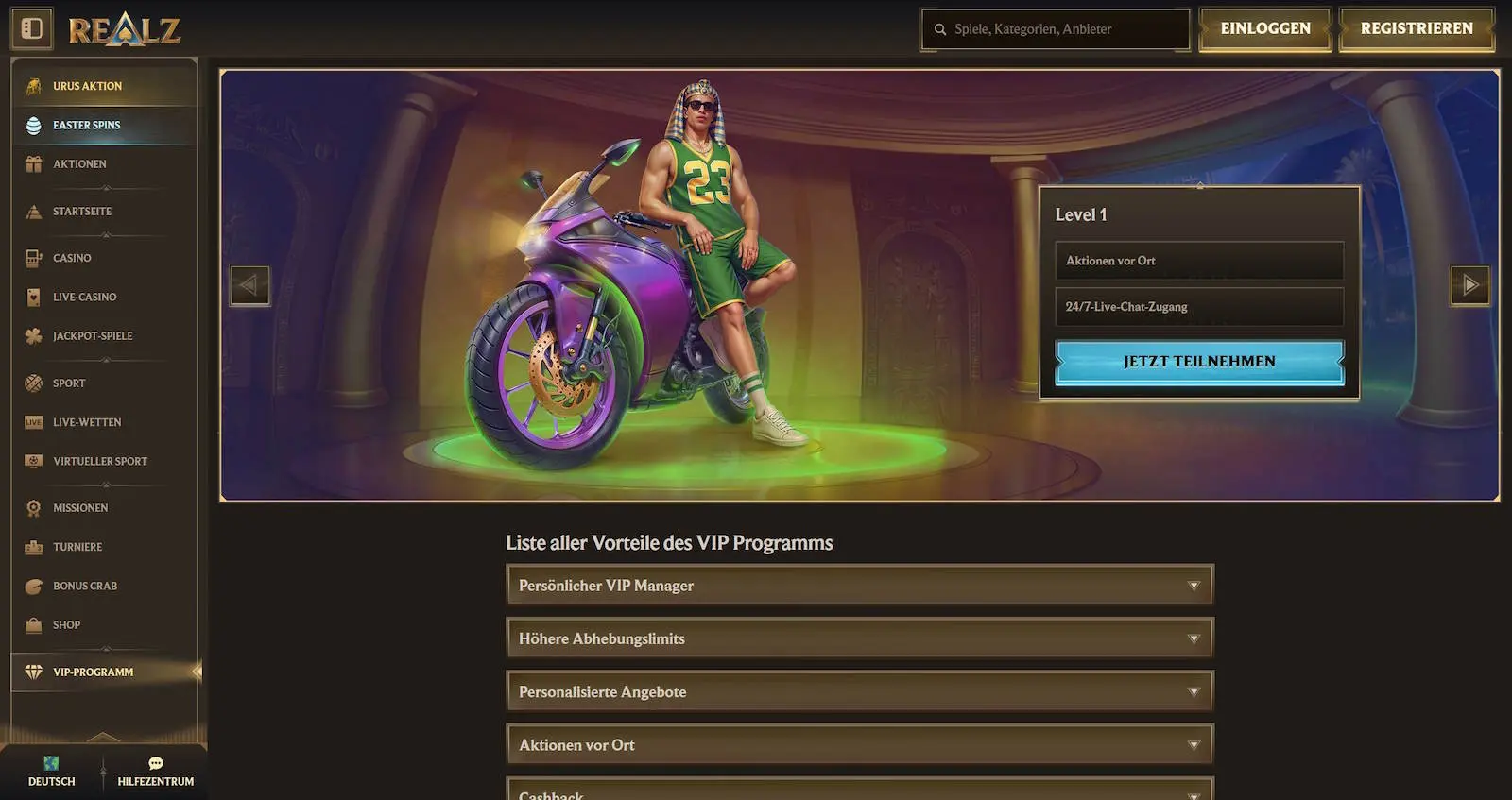Choose Jackpot-Spiele from the sidebar
The image size is (1512, 800).
point(92,335)
